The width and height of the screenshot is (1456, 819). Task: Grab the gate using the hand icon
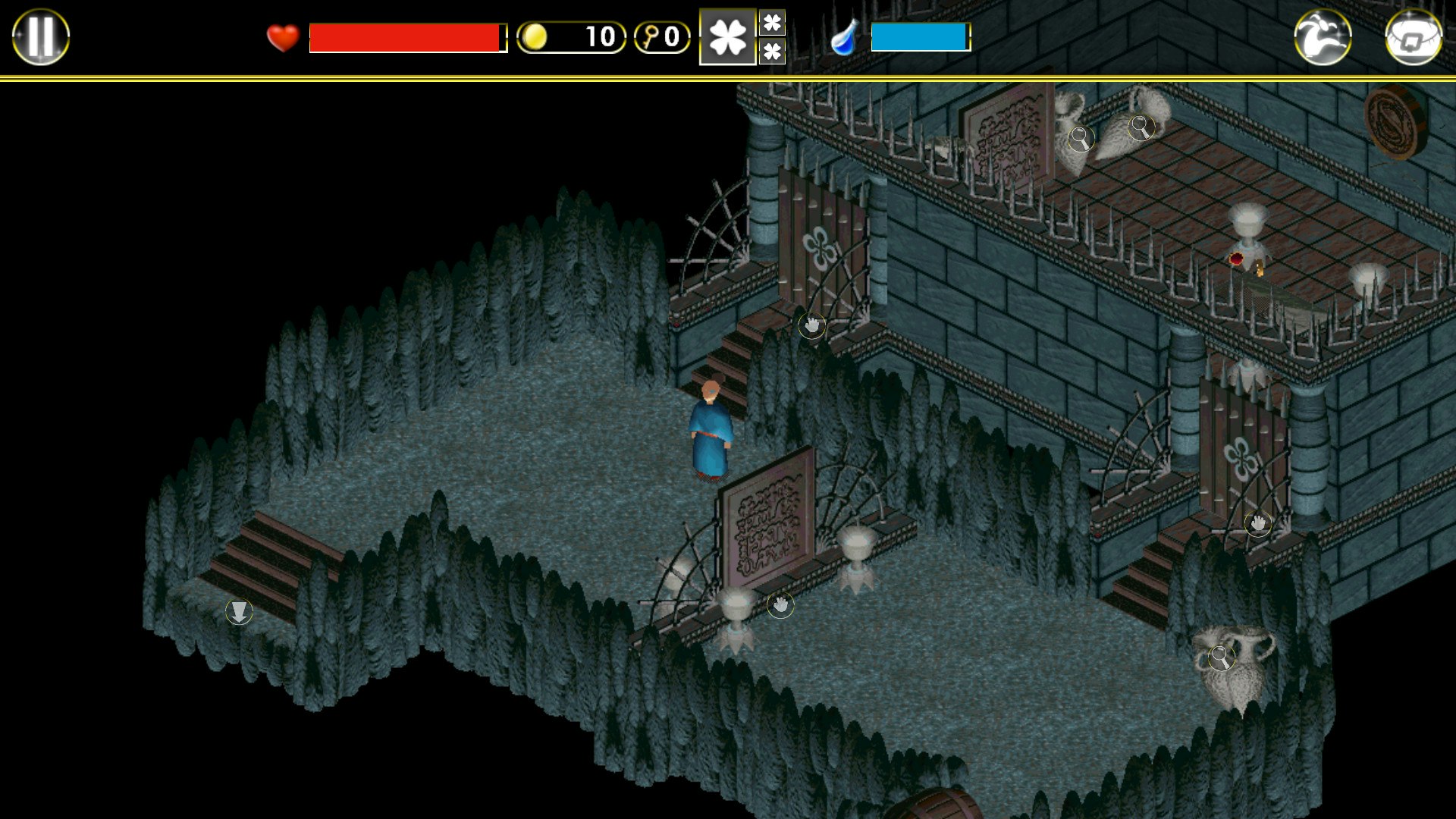pyautogui.click(x=811, y=324)
